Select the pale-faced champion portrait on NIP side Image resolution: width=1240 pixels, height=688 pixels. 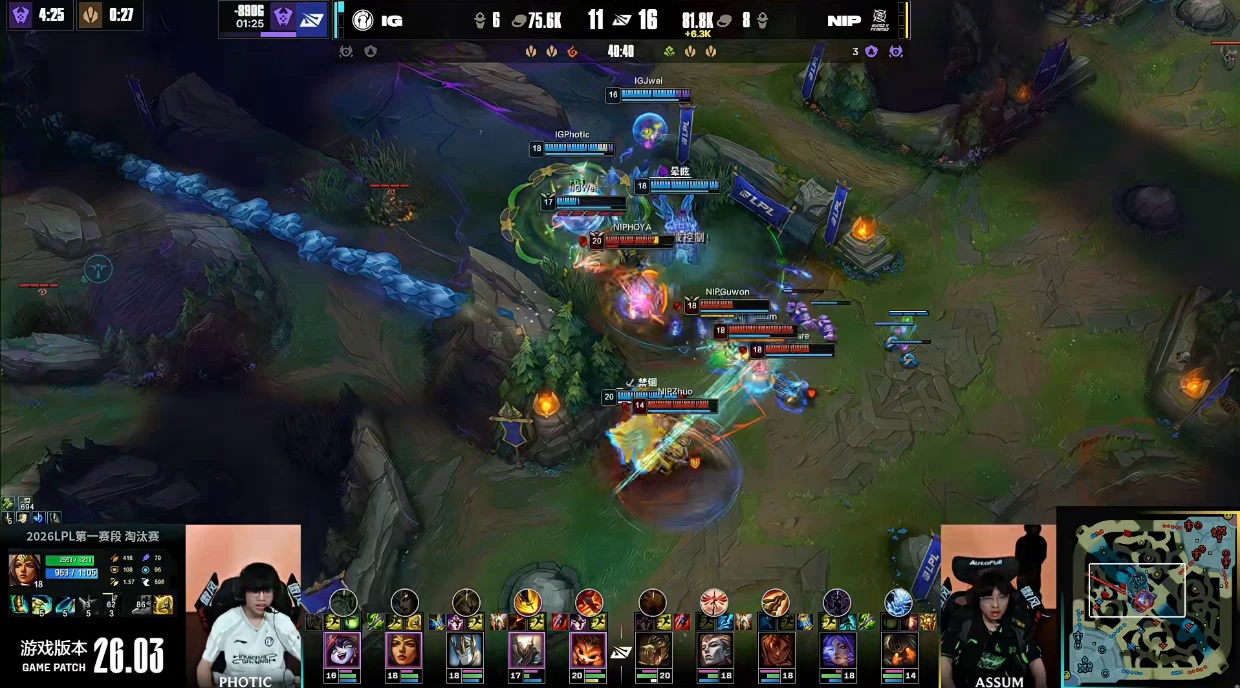[714, 650]
